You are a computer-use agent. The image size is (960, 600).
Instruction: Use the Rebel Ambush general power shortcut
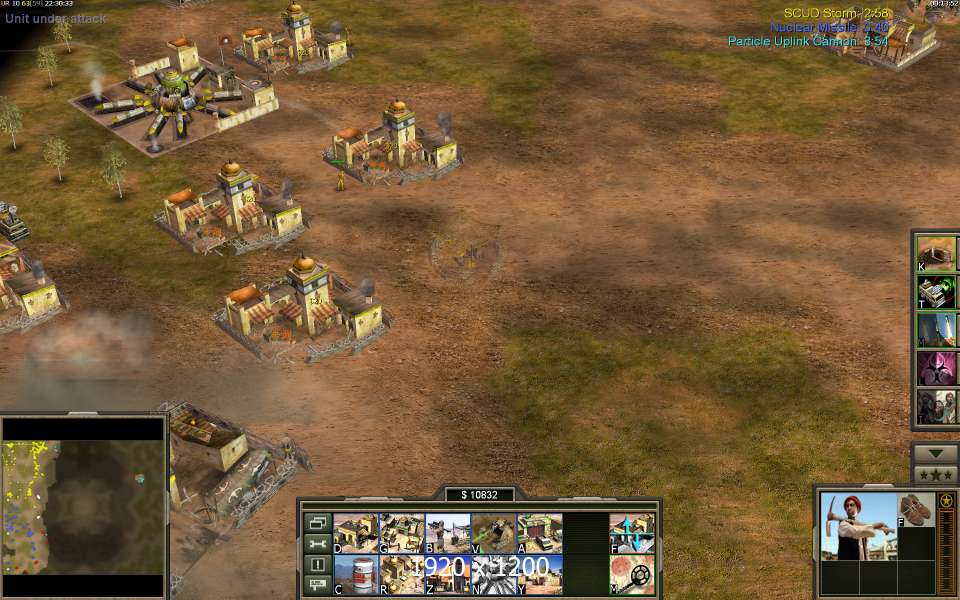coord(938,407)
